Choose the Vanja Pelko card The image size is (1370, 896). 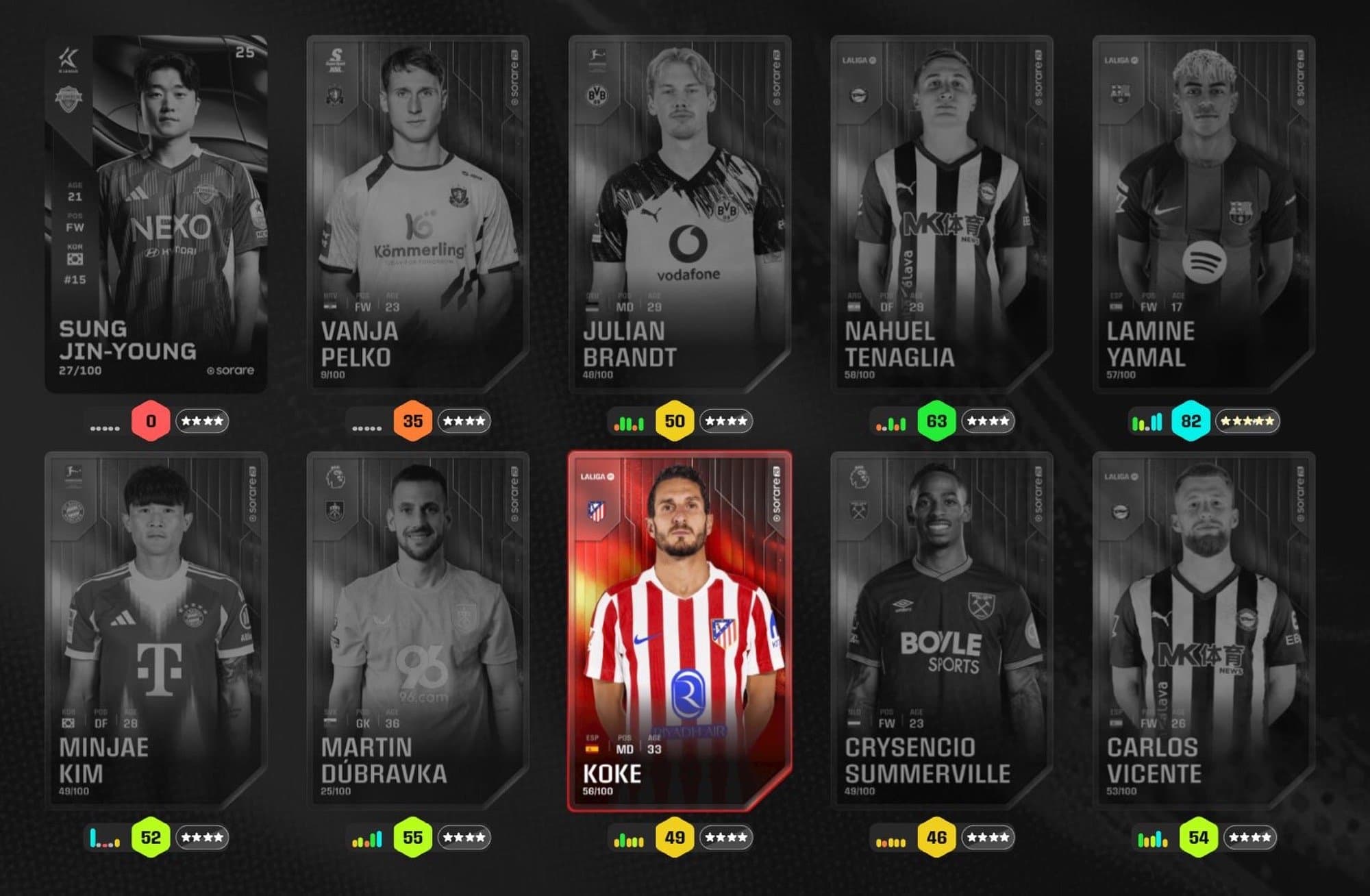coord(418,214)
